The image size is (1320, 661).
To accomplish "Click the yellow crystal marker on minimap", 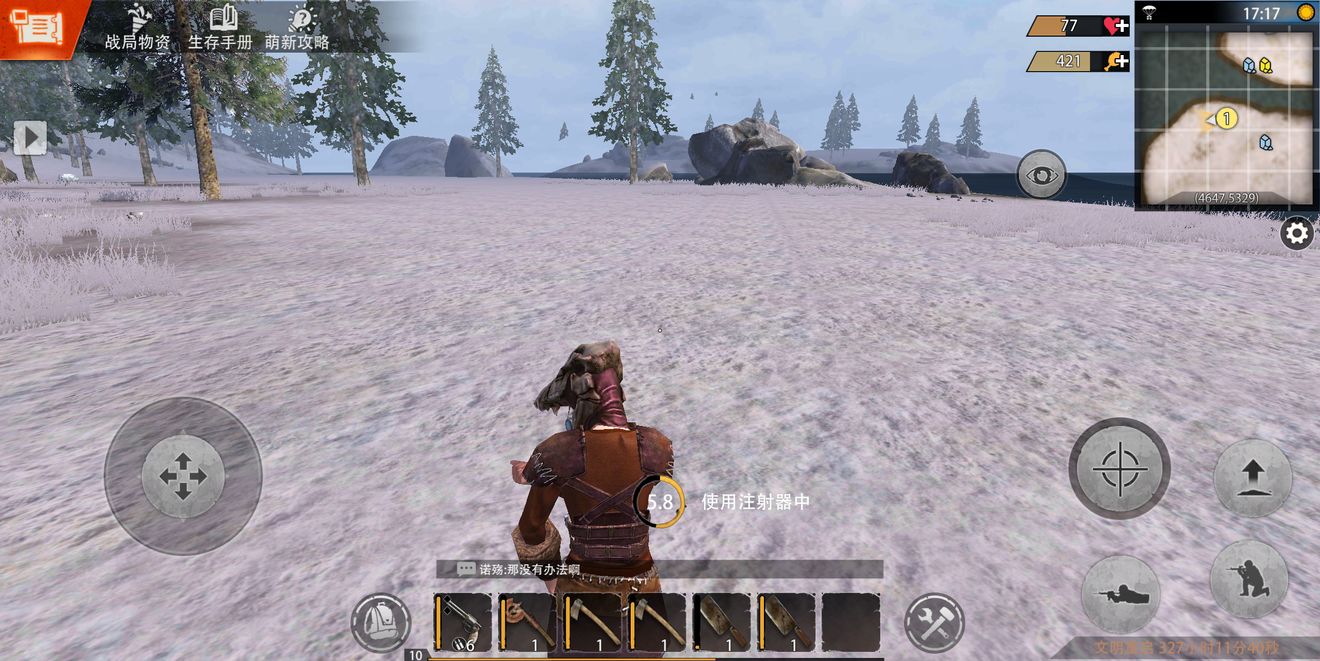I will click(1265, 66).
